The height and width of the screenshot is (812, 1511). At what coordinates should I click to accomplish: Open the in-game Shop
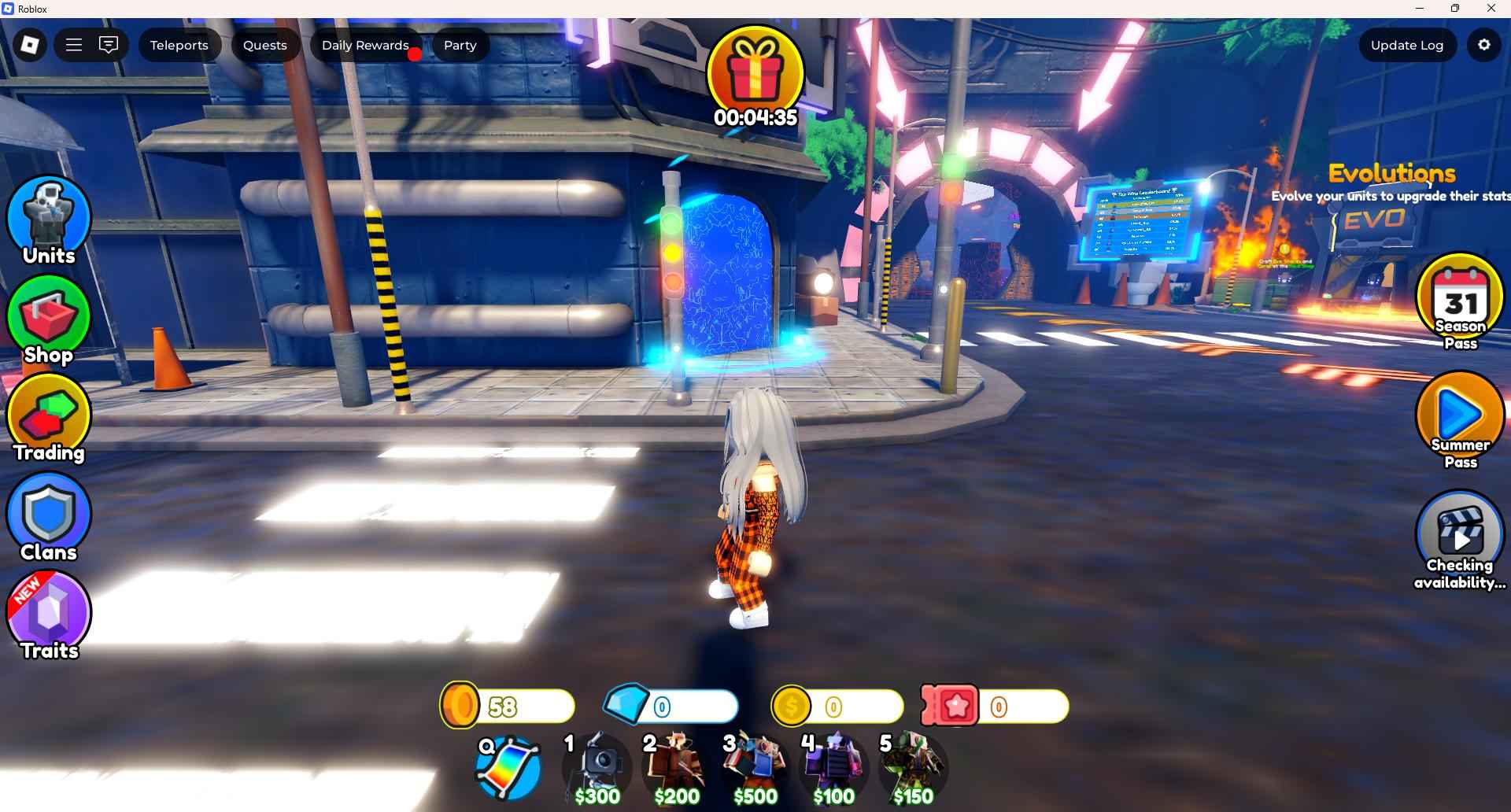click(48, 317)
